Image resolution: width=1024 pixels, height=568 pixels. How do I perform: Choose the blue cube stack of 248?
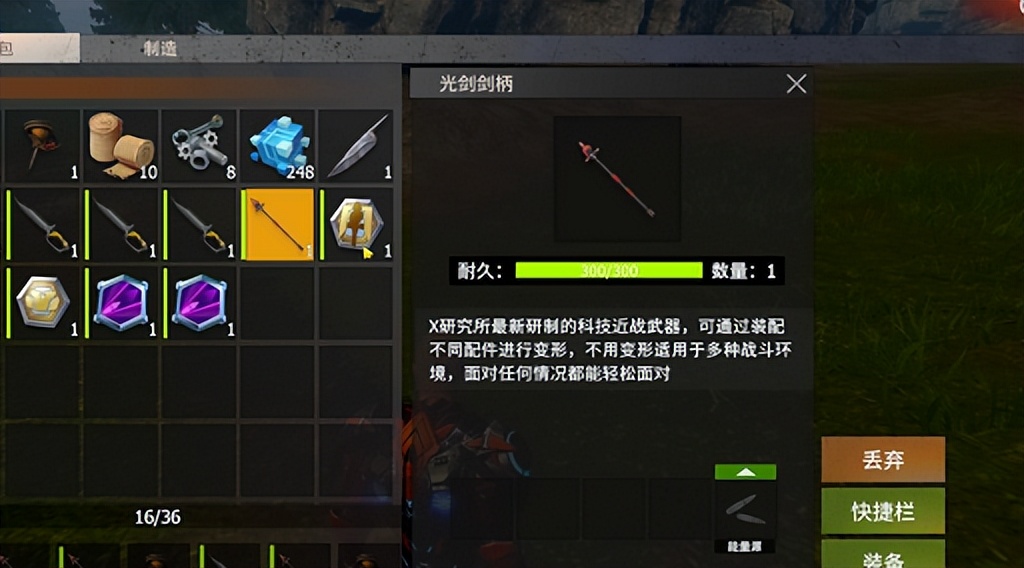point(278,145)
